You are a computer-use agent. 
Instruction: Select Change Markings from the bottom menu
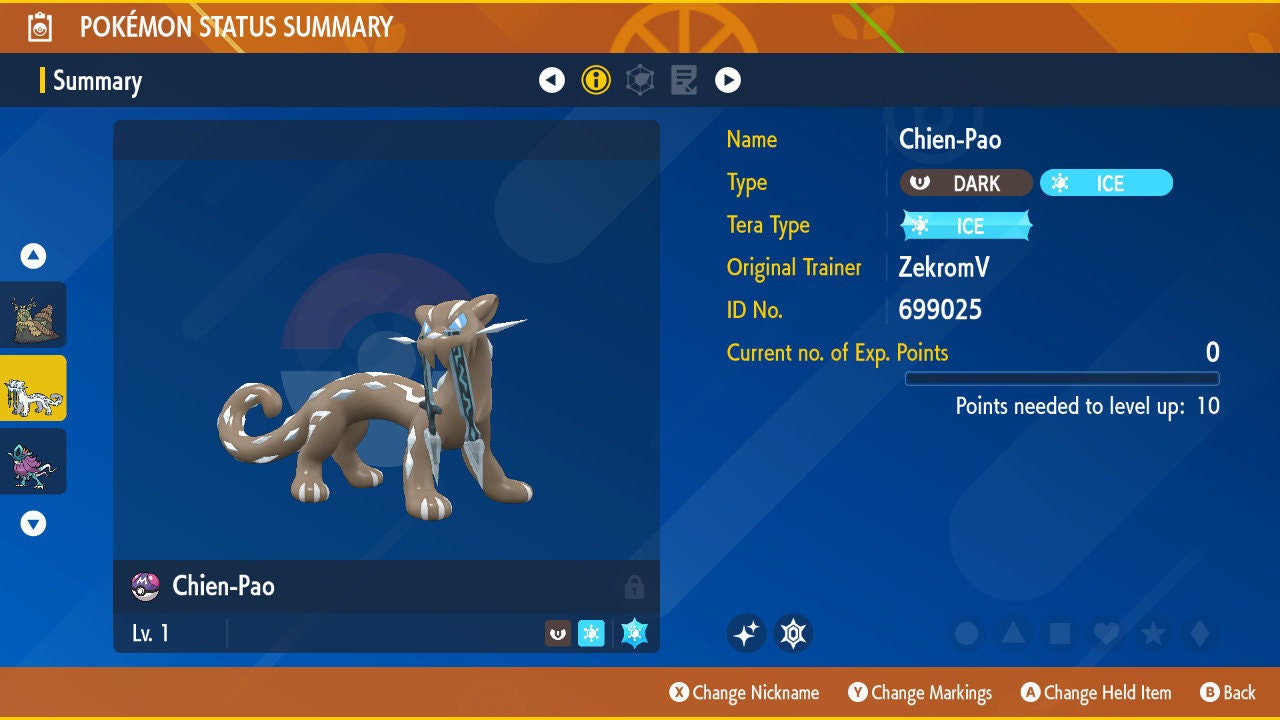click(920, 692)
